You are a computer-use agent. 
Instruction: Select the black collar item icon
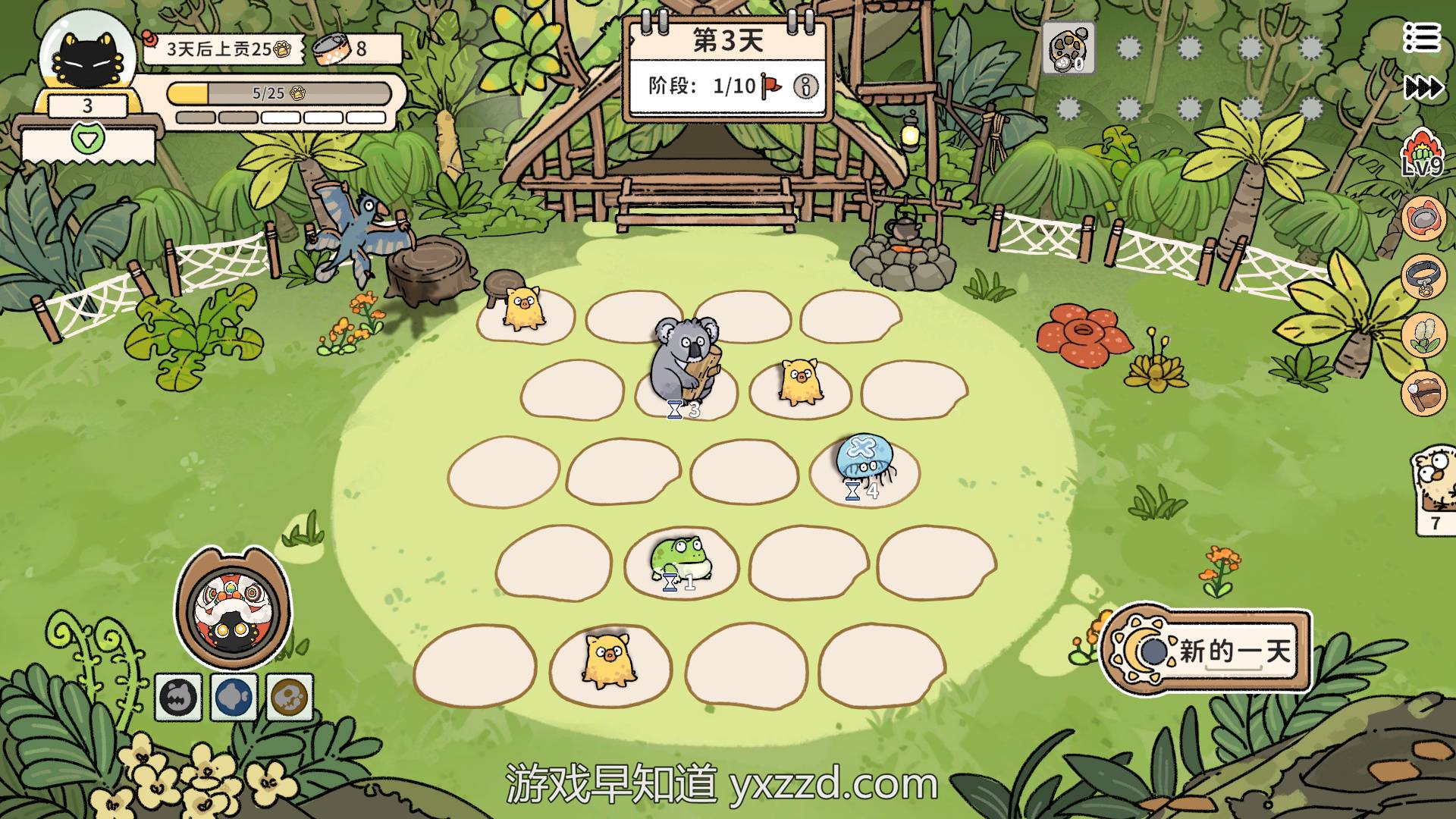tap(1423, 277)
